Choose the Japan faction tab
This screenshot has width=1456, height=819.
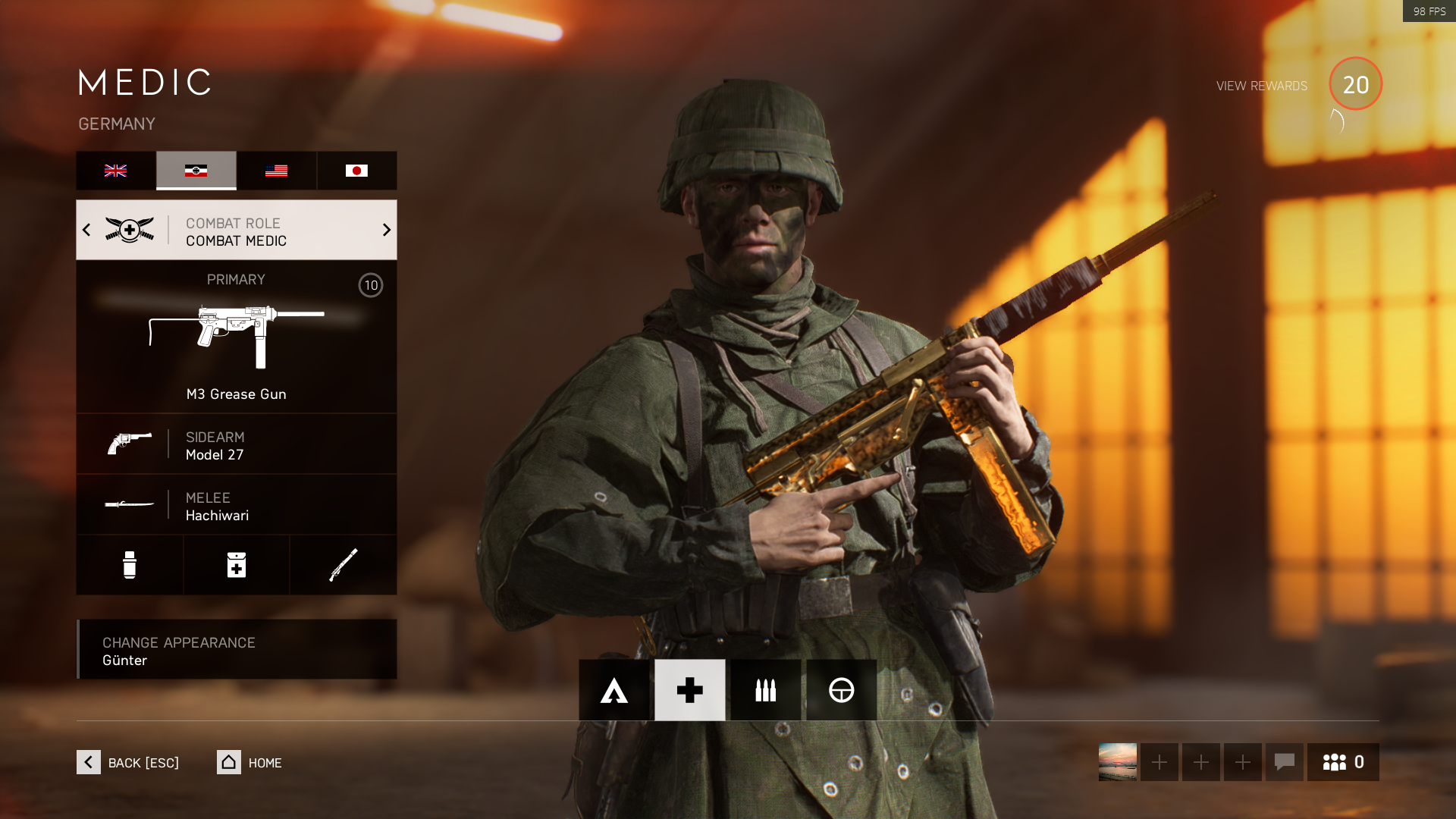[356, 171]
